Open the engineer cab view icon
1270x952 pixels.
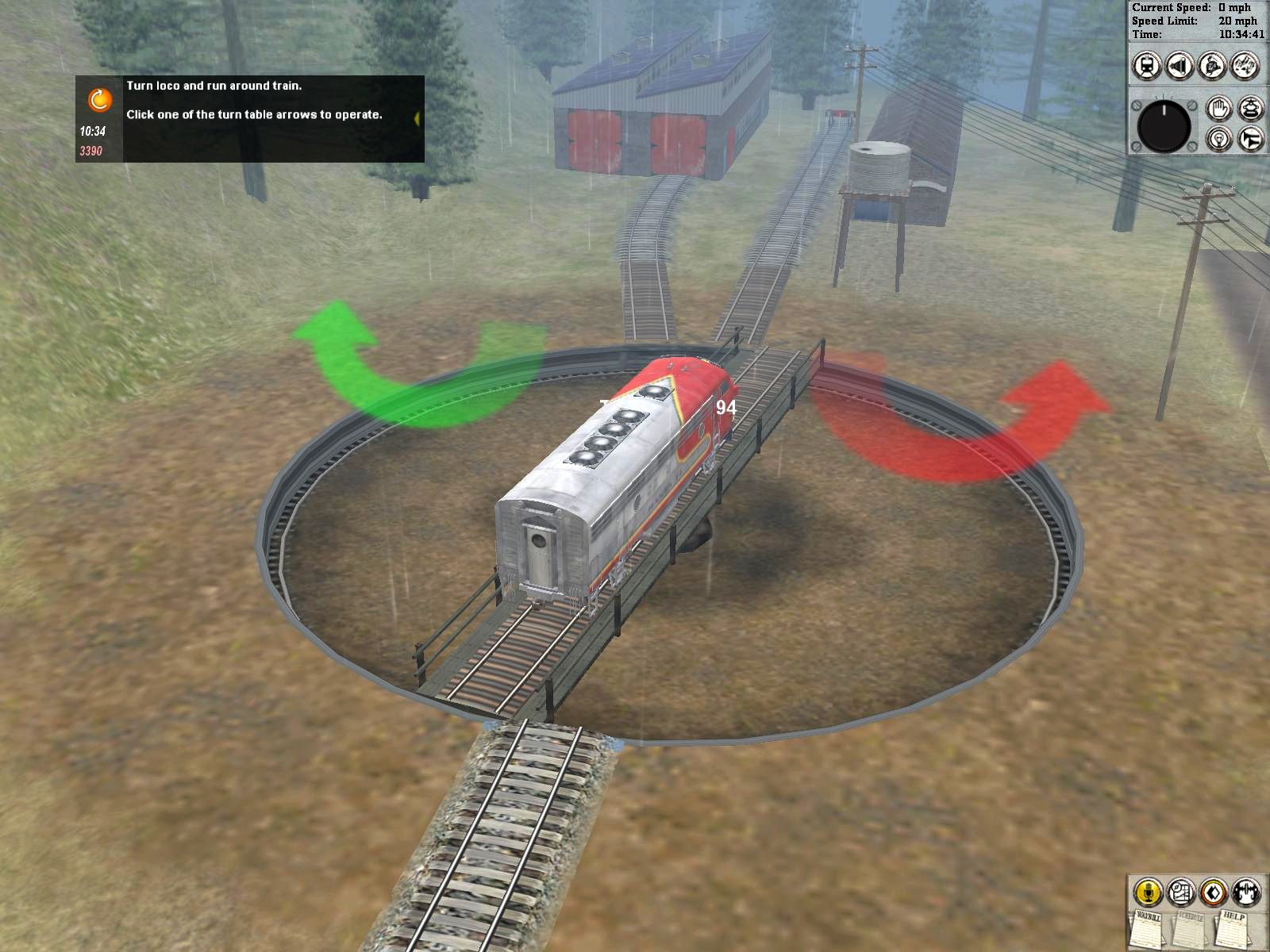[x=1212, y=64]
